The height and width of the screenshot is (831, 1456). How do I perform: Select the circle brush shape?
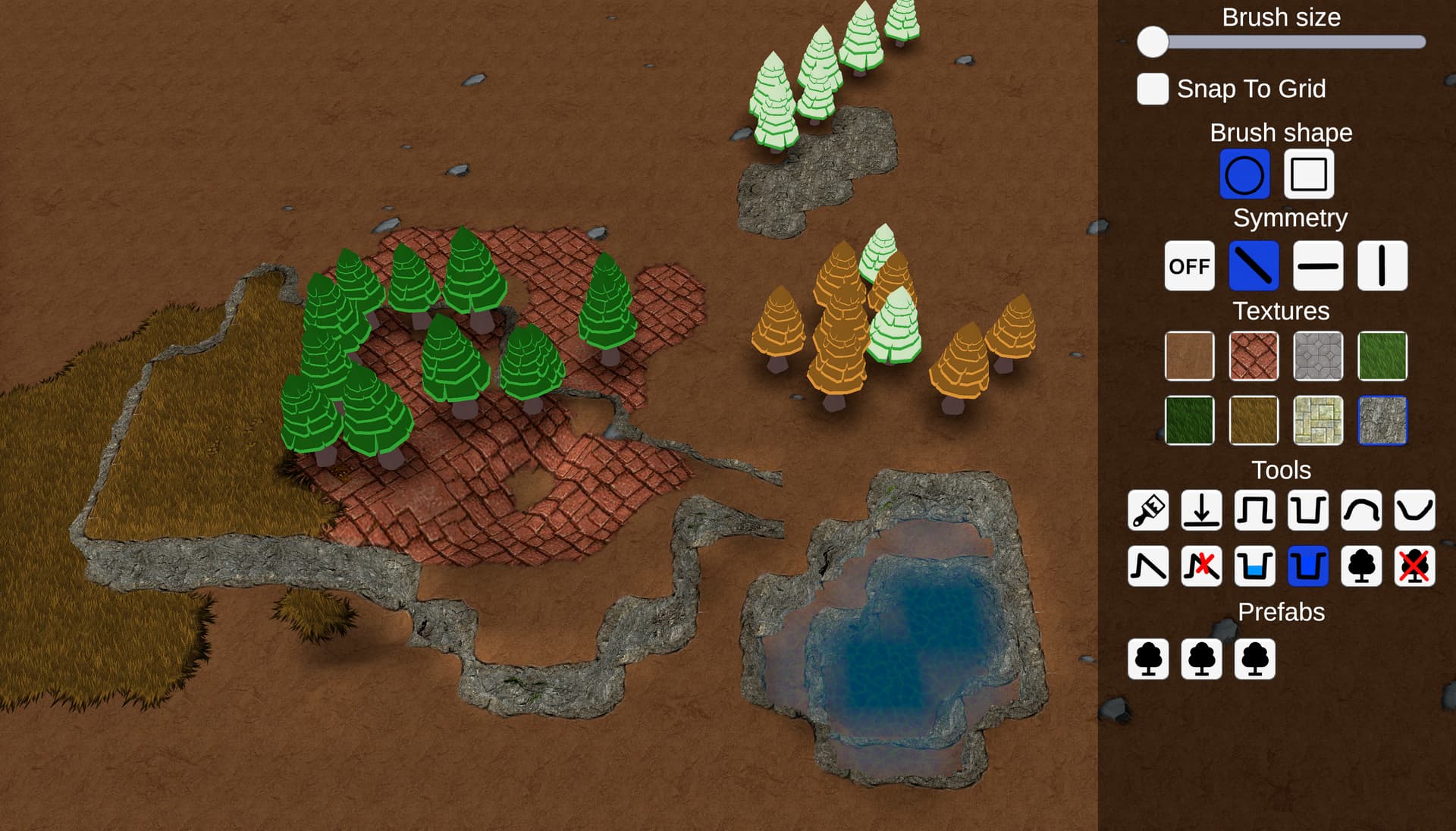click(1244, 174)
